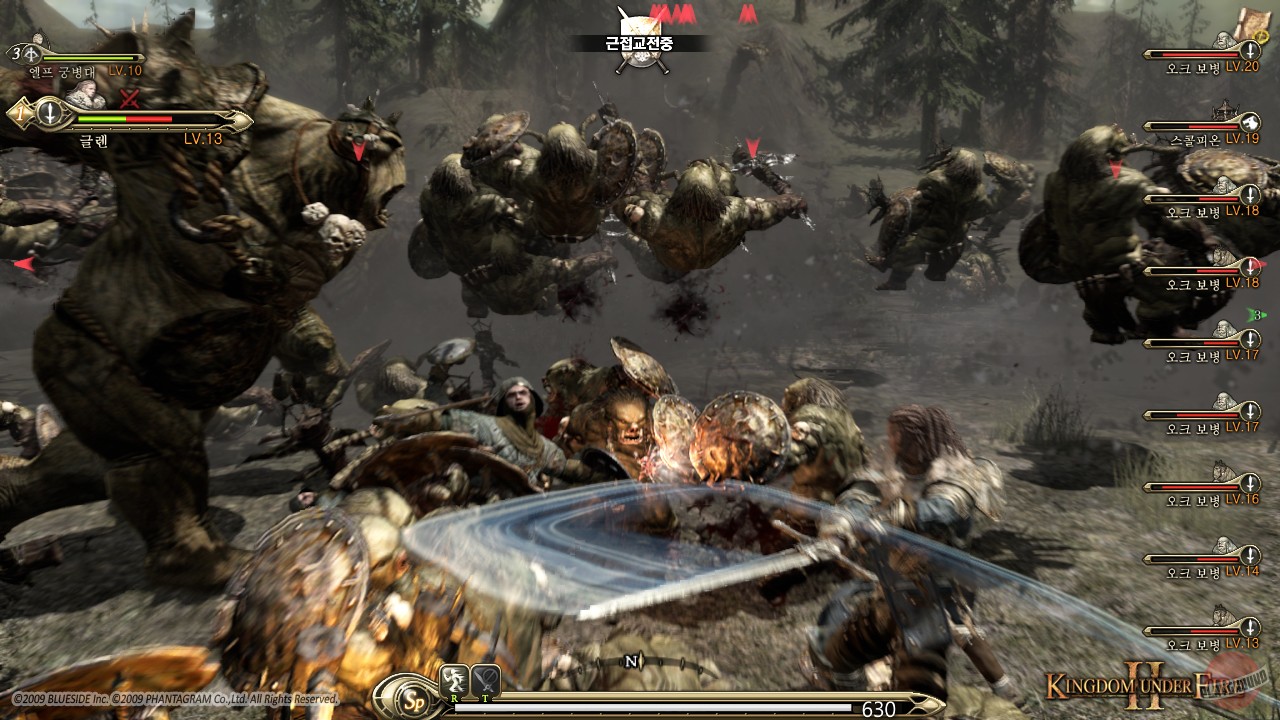Click the red X status marker near 글렌
1280x720 pixels.
pyautogui.click(x=128, y=97)
